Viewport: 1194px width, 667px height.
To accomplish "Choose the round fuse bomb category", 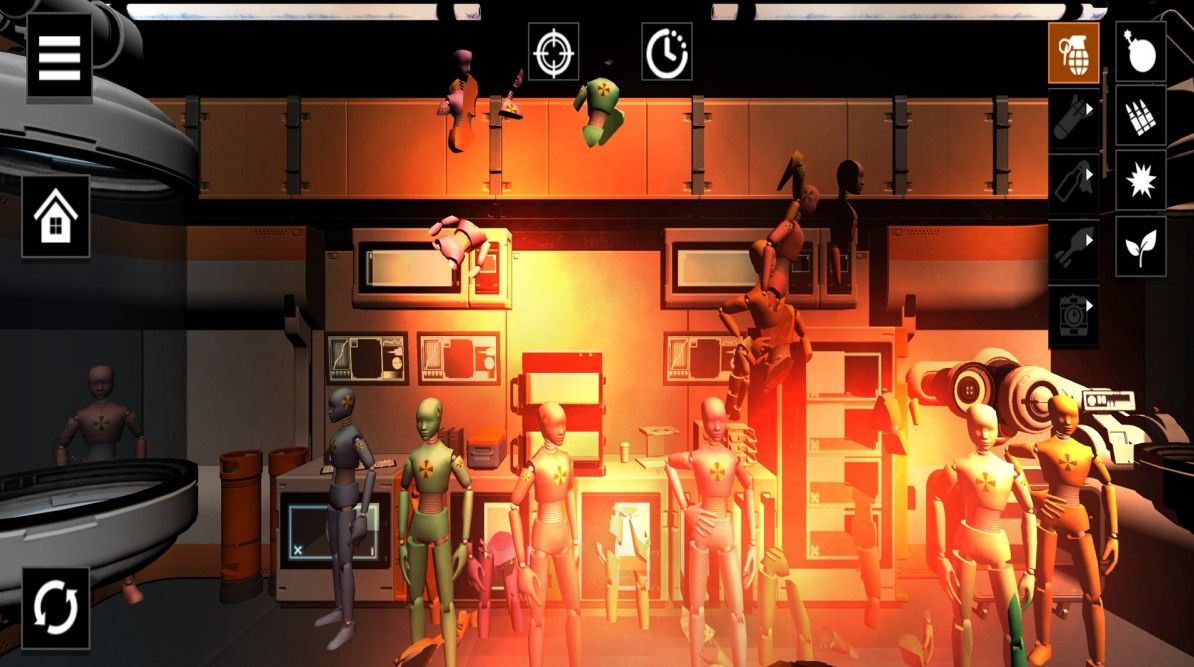I will 1140,53.
